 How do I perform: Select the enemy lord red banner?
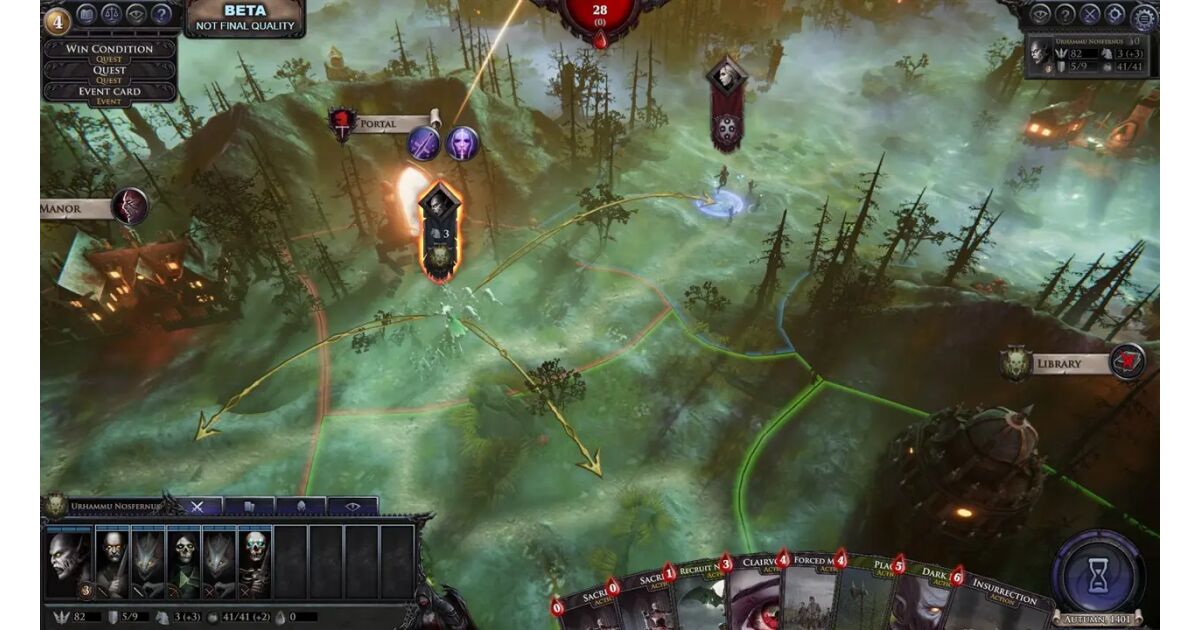tap(726, 104)
